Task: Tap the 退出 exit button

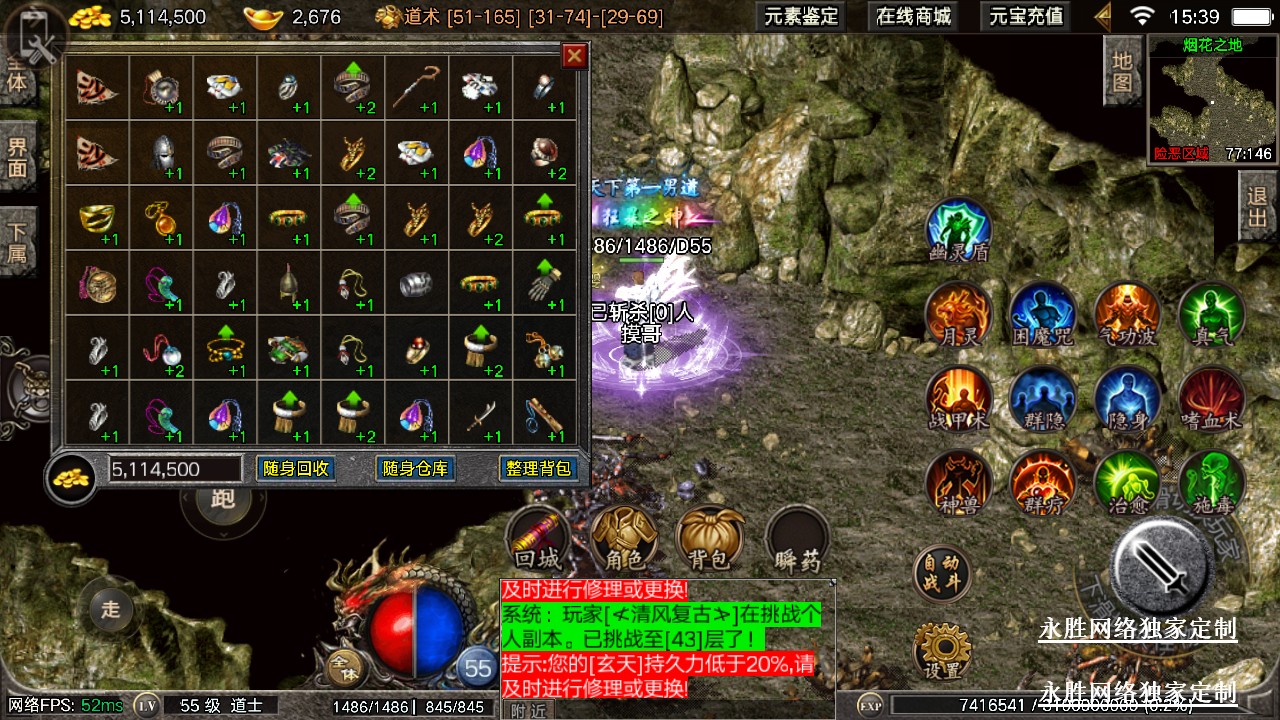Action: (x=1258, y=206)
